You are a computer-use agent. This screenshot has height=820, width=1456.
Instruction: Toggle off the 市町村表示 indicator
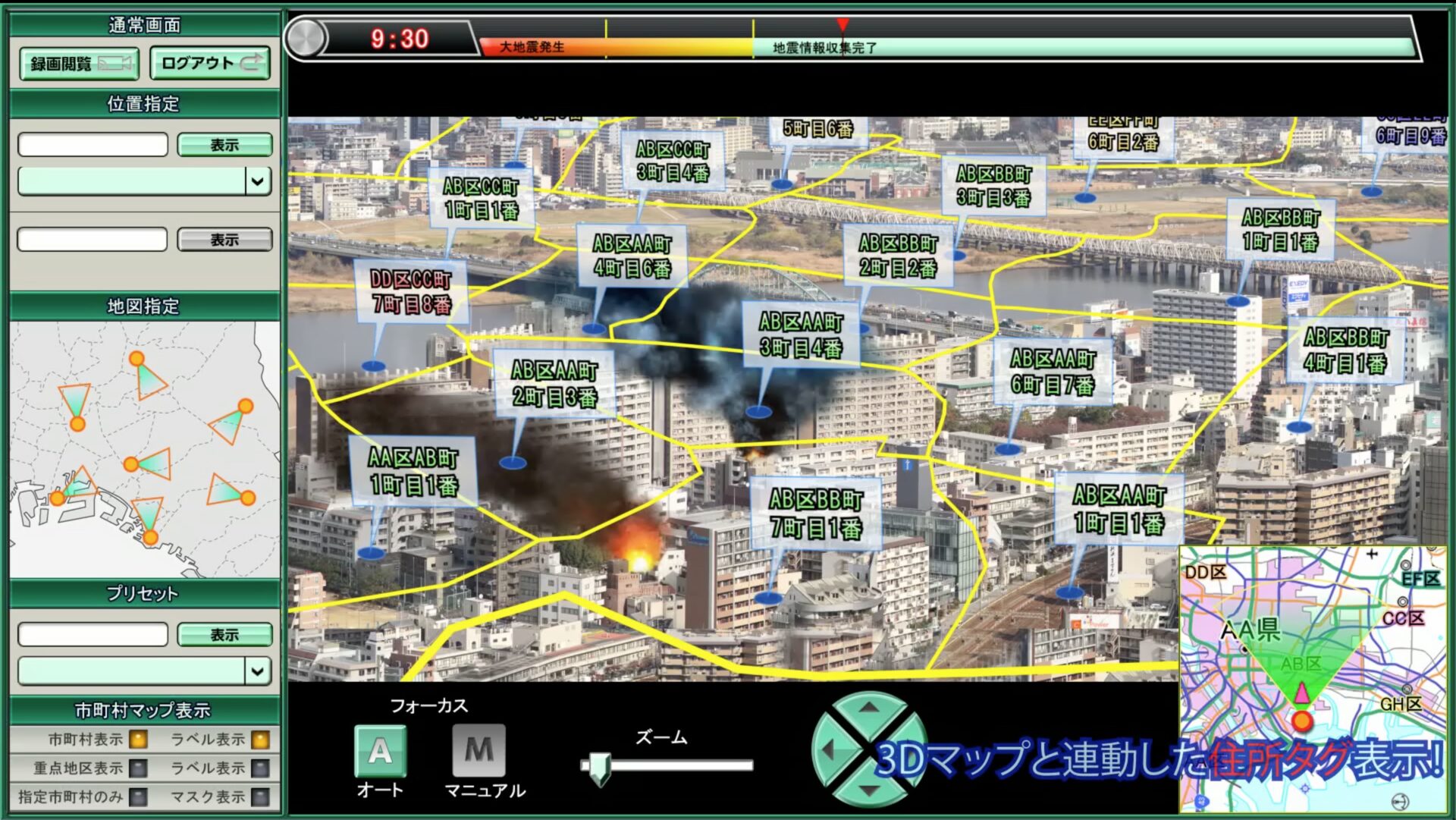(x=136, y=741)
